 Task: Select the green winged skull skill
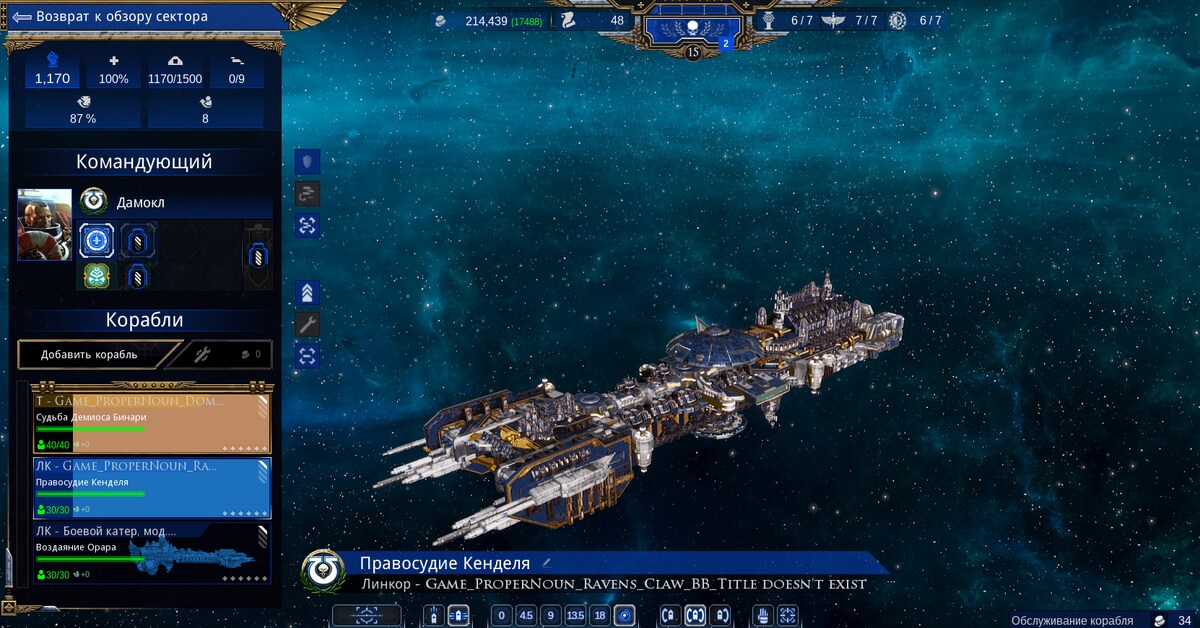(95, 275)
